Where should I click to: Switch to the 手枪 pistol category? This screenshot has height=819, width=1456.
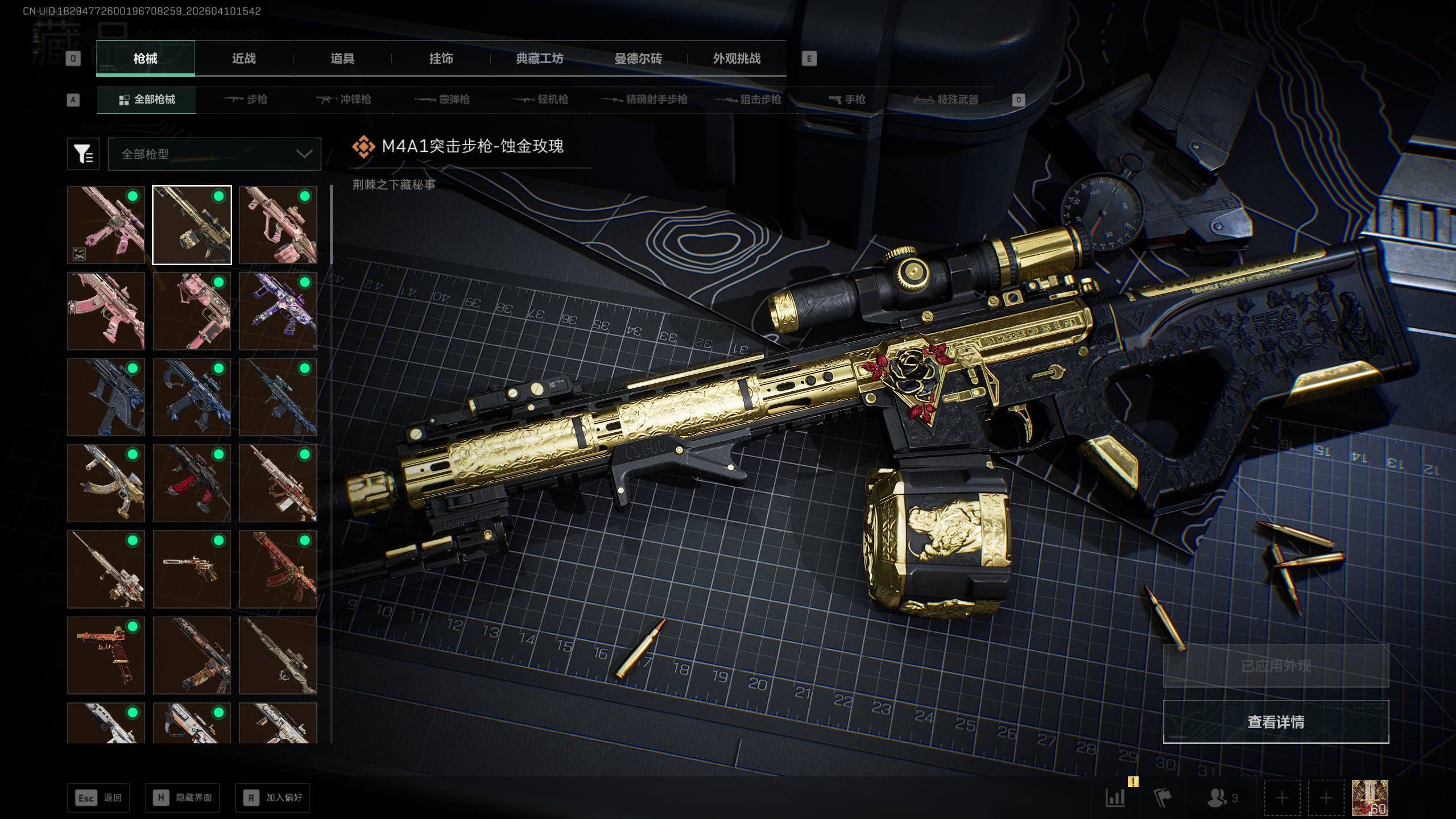847,100
